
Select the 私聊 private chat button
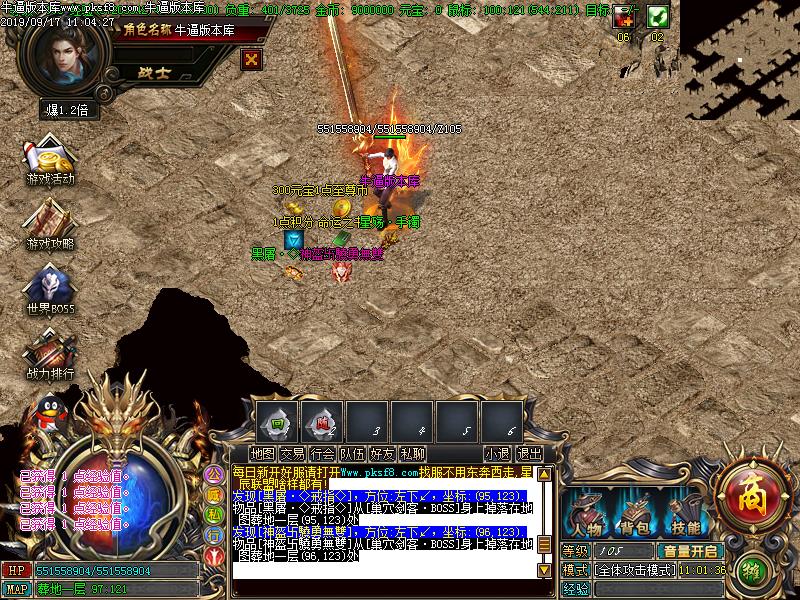click(412, 453)
